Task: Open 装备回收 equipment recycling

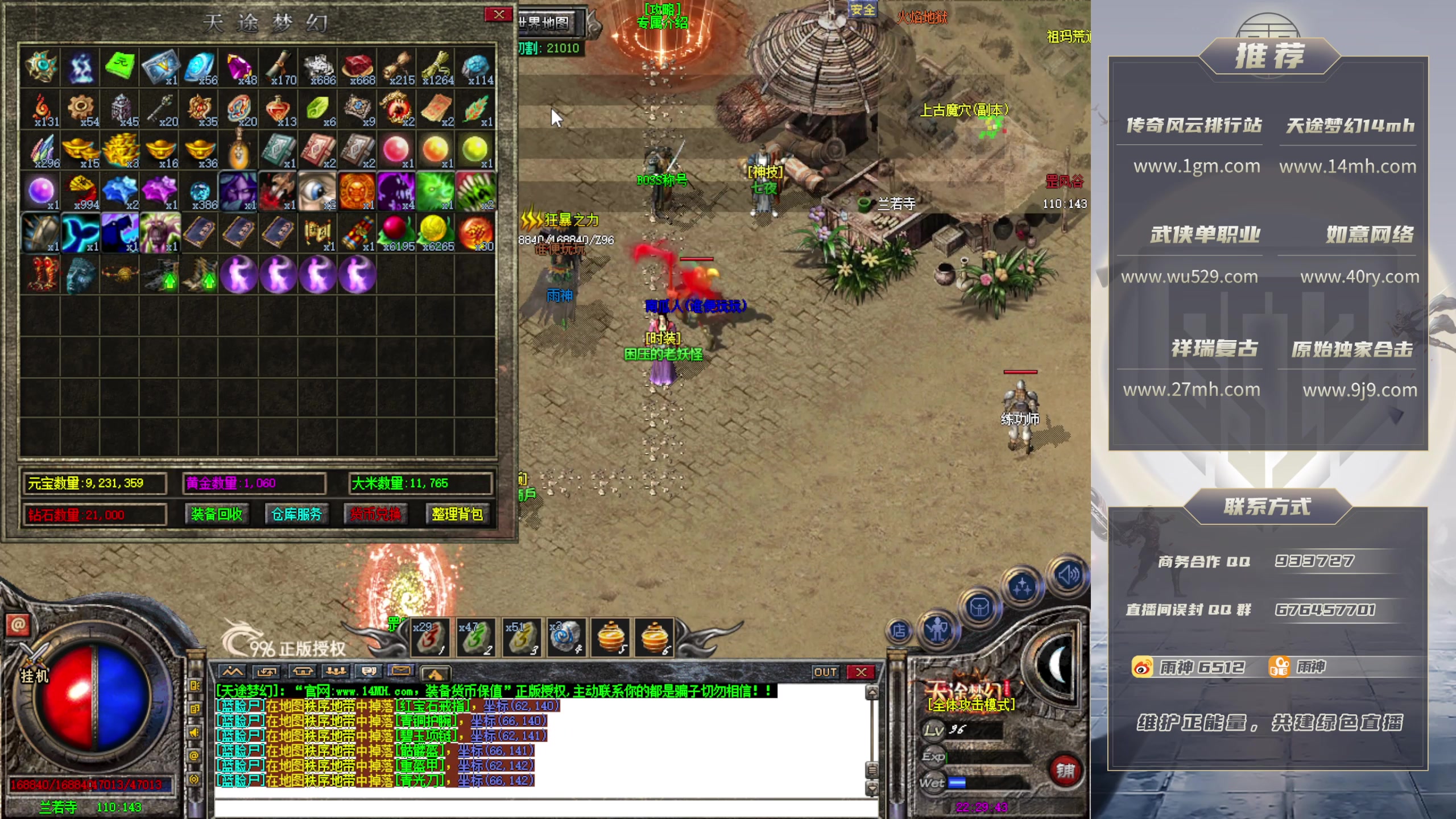Action: [x=217, y=515]
